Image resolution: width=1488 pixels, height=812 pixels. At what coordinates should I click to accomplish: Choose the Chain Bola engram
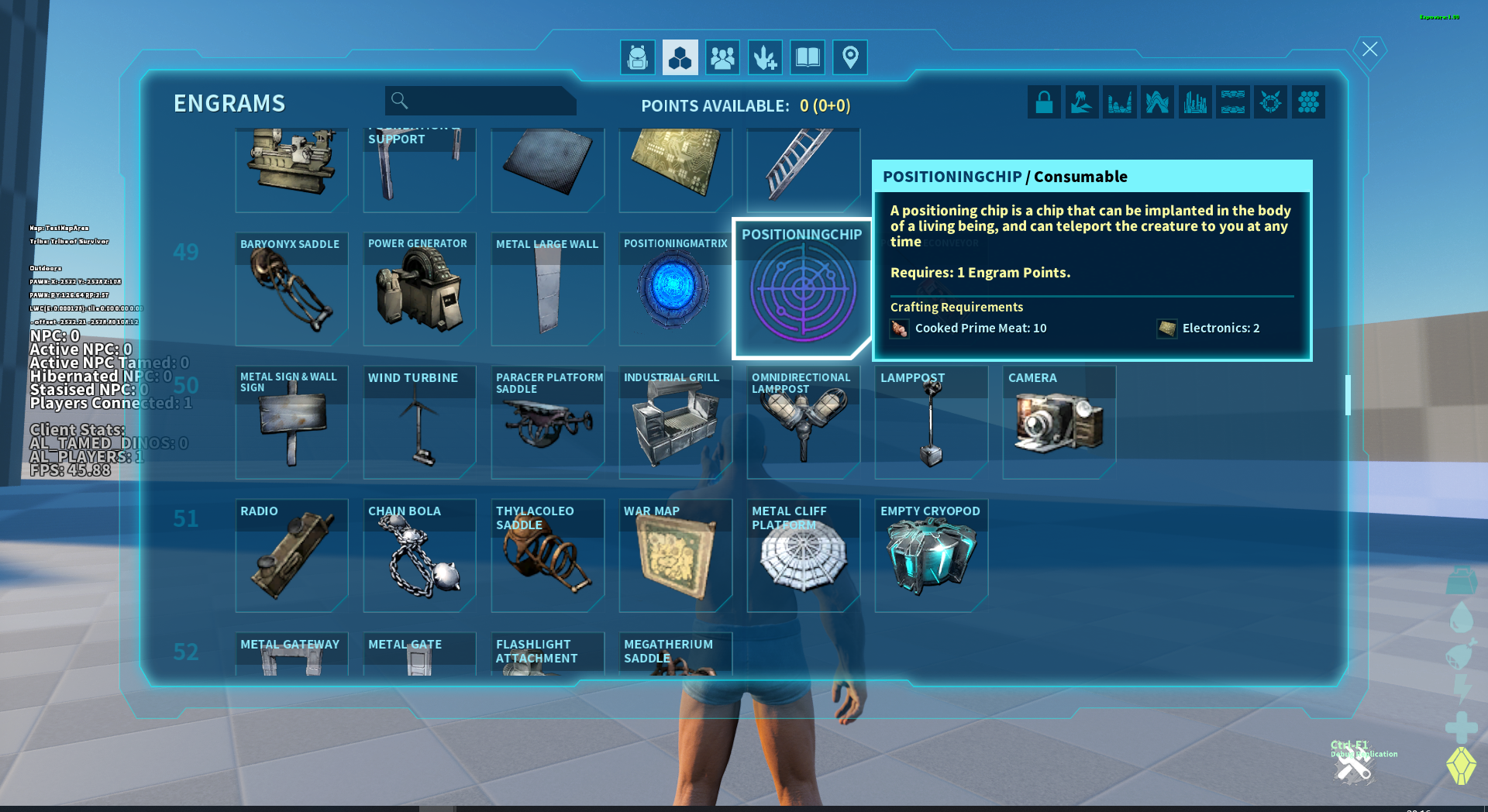[x=419, y=556]
